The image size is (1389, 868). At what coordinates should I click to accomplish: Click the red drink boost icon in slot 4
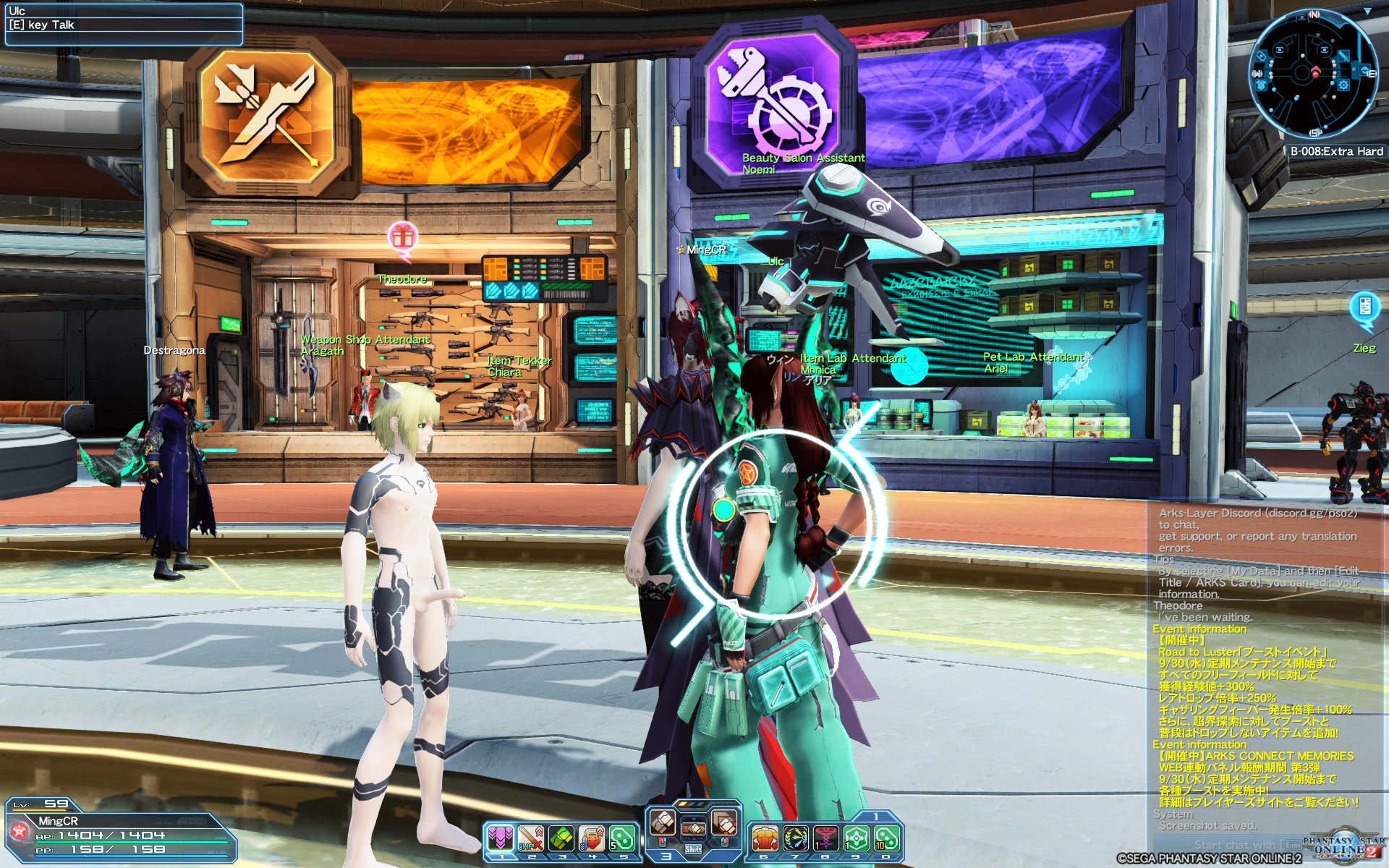[591, 837]
